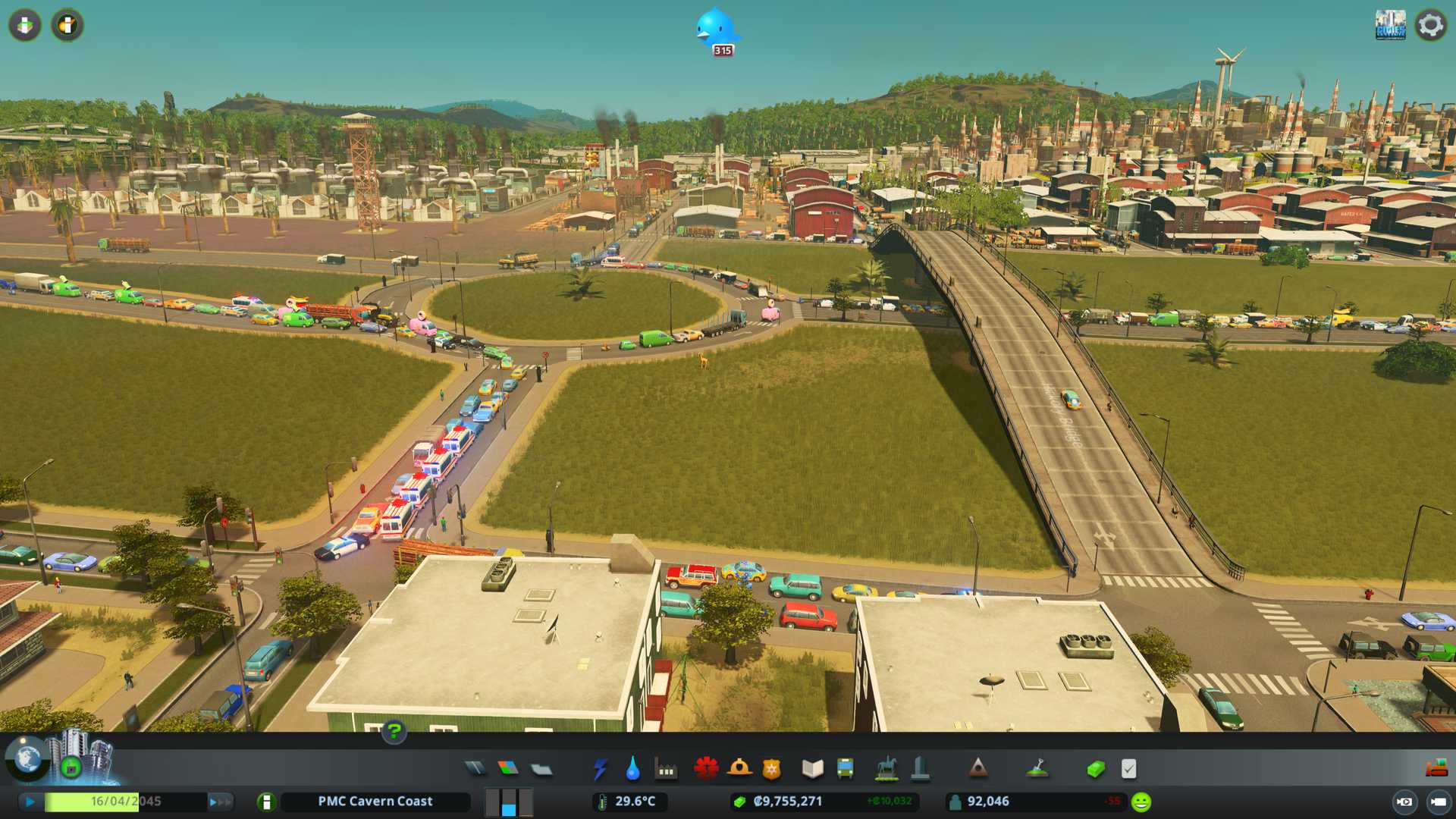Open the Roads build menu
This screenshot has width=1456, height=819.
coord(475,769)
